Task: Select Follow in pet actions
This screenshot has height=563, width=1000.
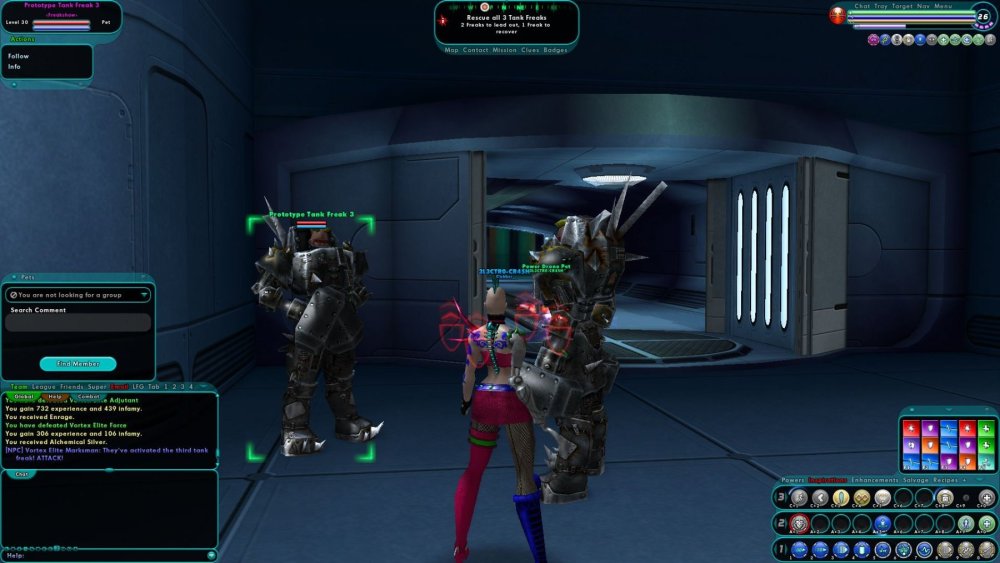Action: tap(19, 56)
